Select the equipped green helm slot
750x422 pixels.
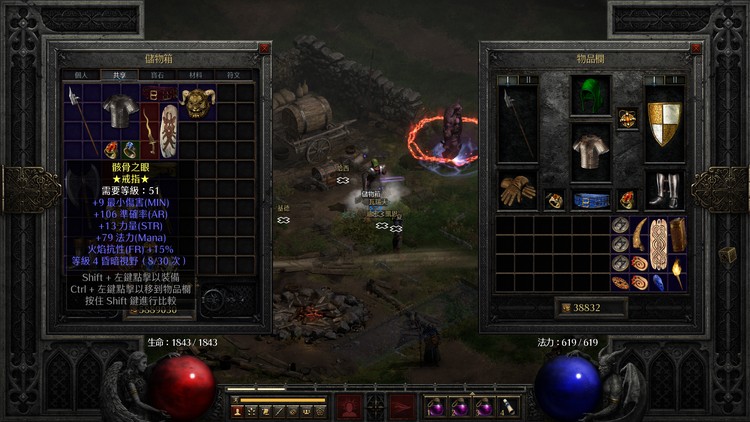[x=590, y=98]
